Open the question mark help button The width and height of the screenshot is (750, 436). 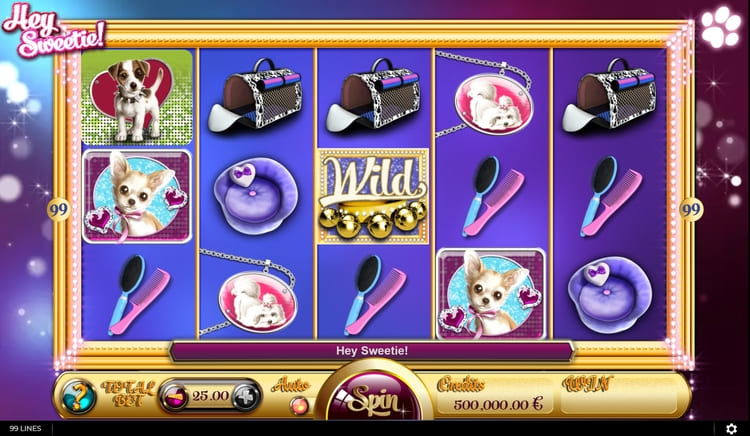(x=78, y=397)
